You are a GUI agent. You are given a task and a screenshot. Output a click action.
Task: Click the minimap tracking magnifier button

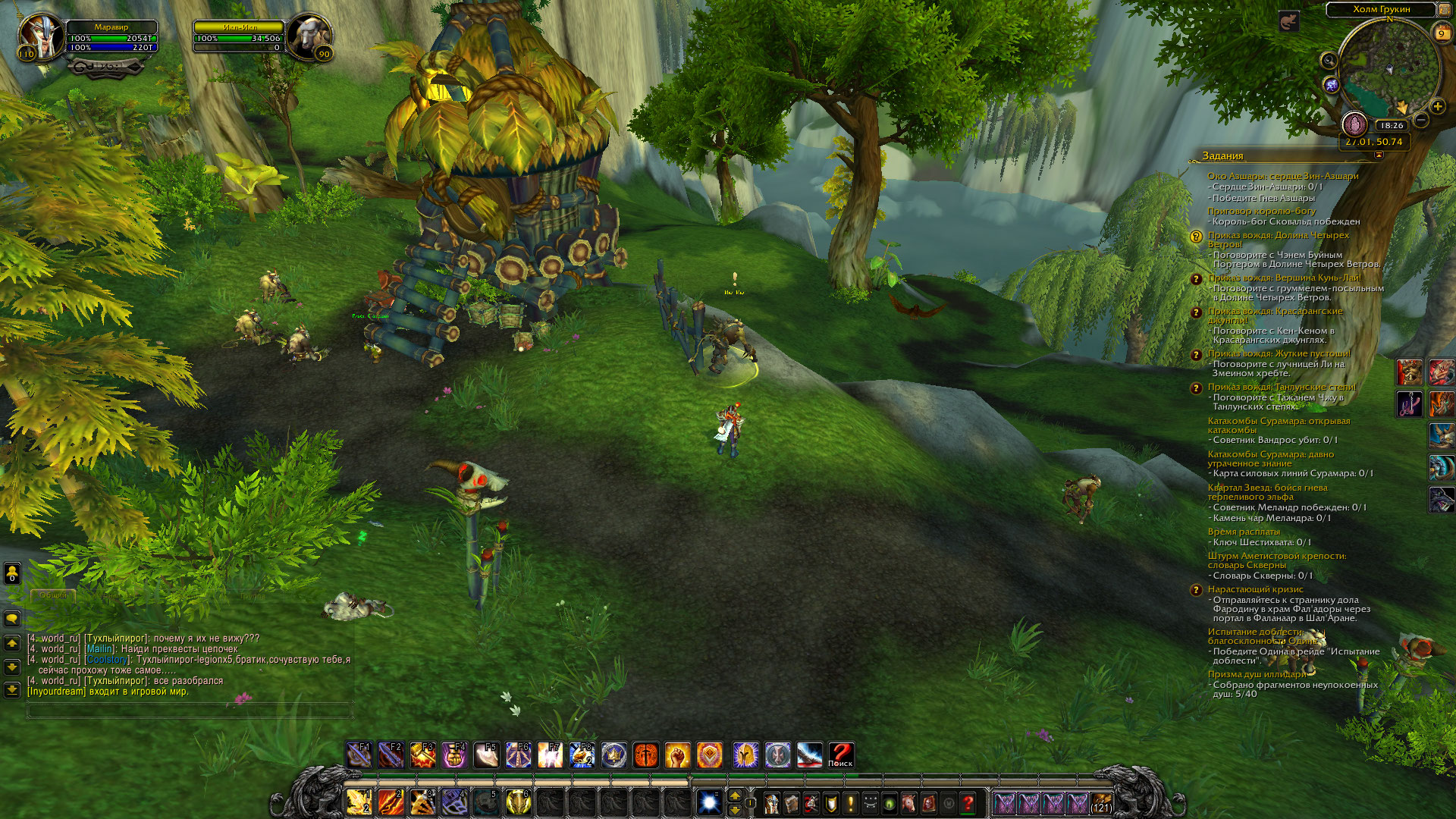[1329, 61]
